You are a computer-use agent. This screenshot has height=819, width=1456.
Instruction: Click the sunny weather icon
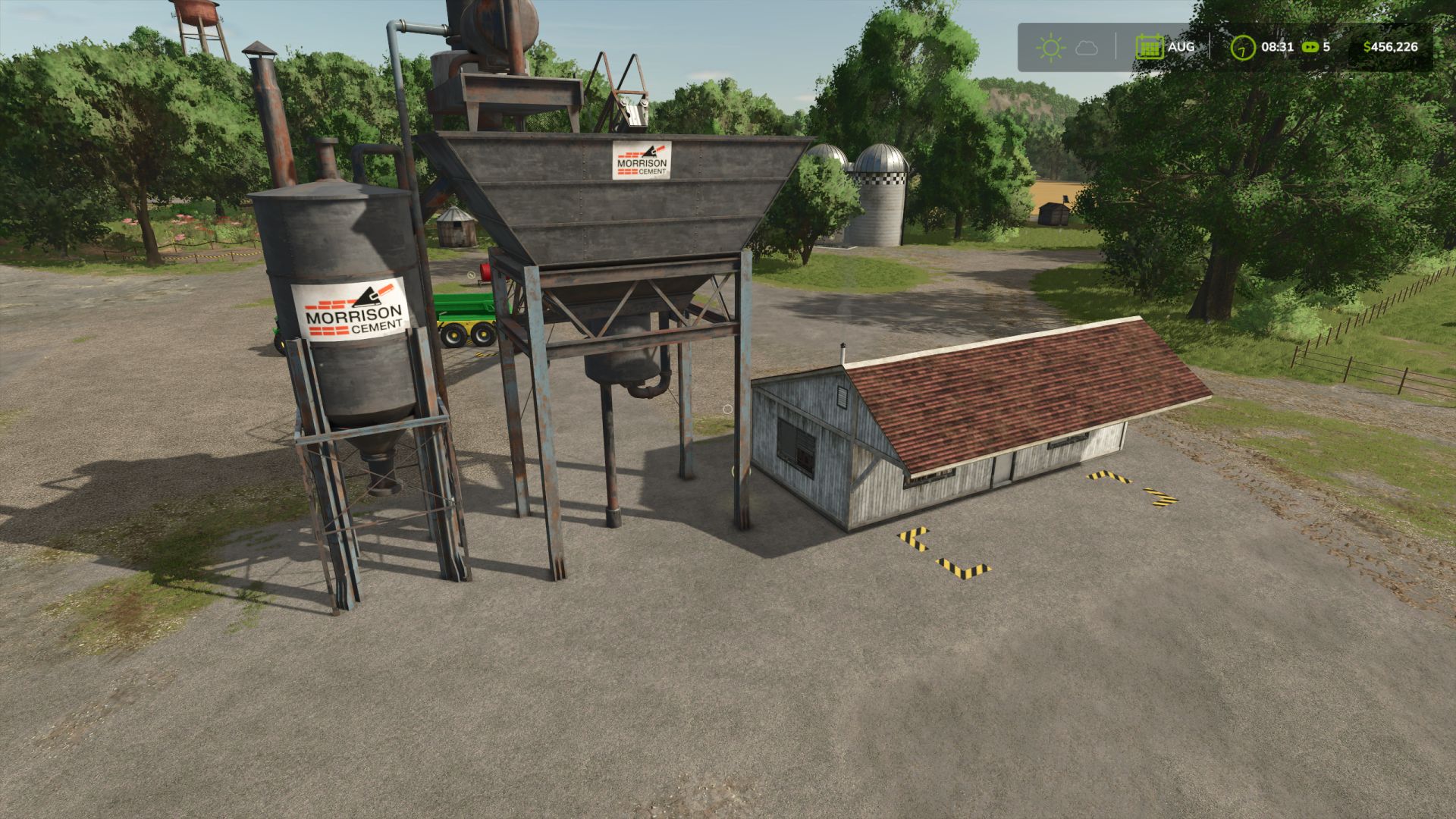click(x=1050, y=48)
